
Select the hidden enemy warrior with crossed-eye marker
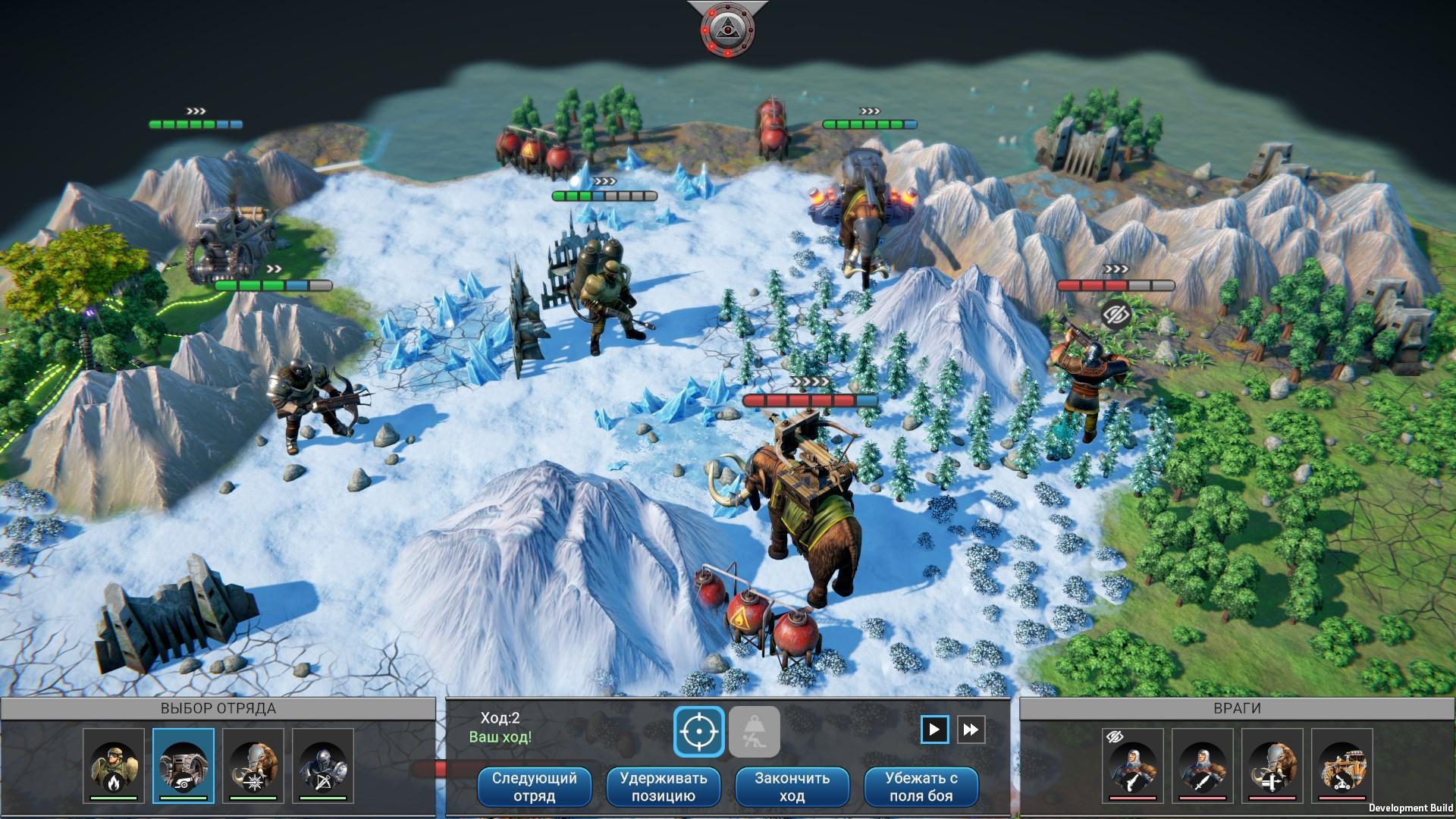click(1133, 764)
